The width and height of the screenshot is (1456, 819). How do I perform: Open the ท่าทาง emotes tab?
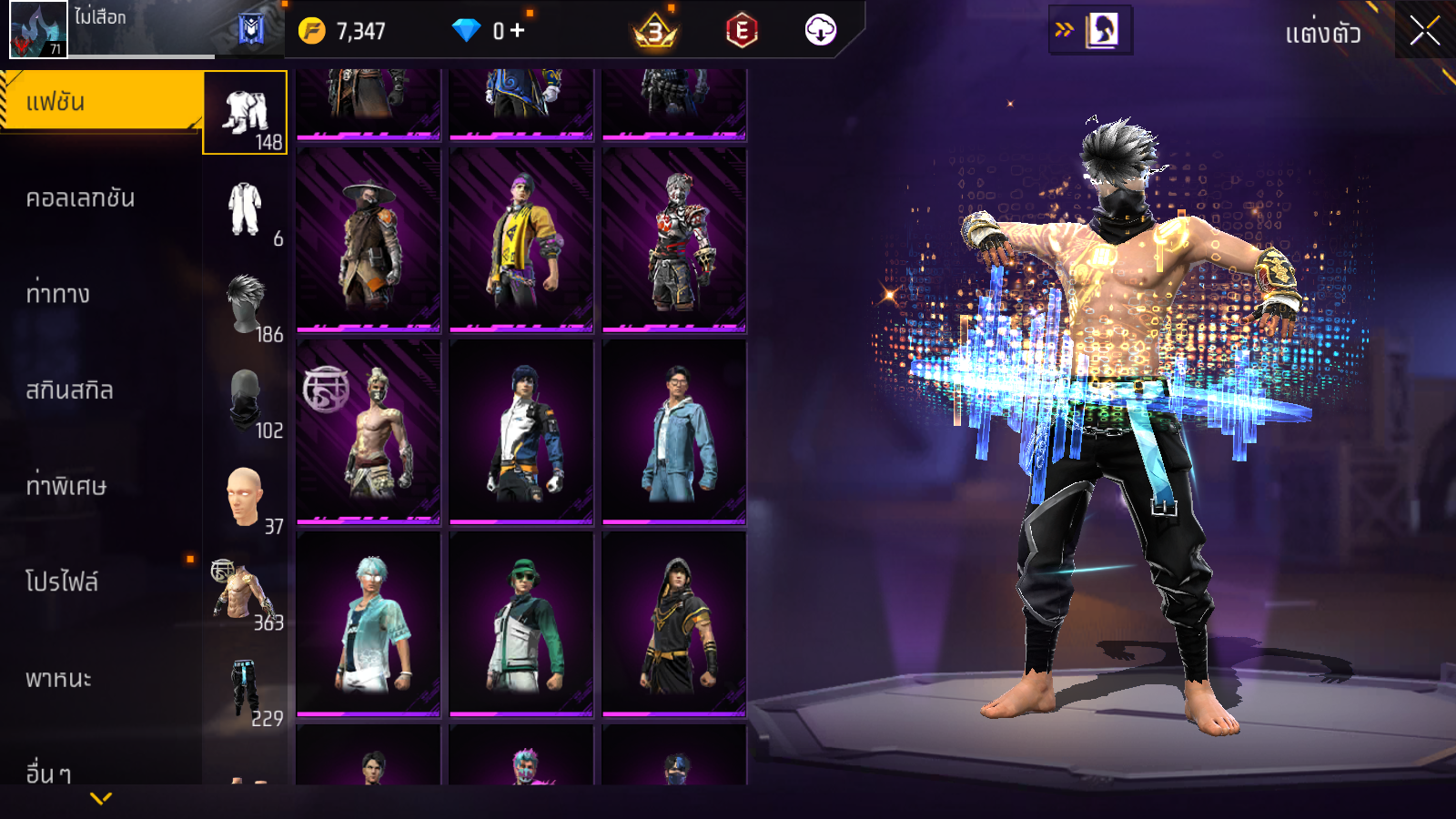coord(58,294)
